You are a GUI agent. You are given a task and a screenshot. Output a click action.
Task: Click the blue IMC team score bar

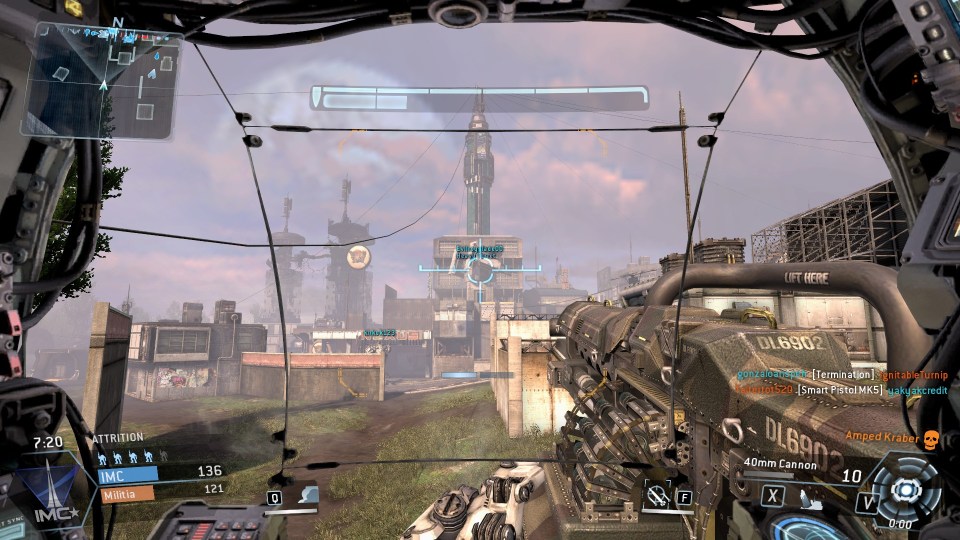tap(126, 476)
